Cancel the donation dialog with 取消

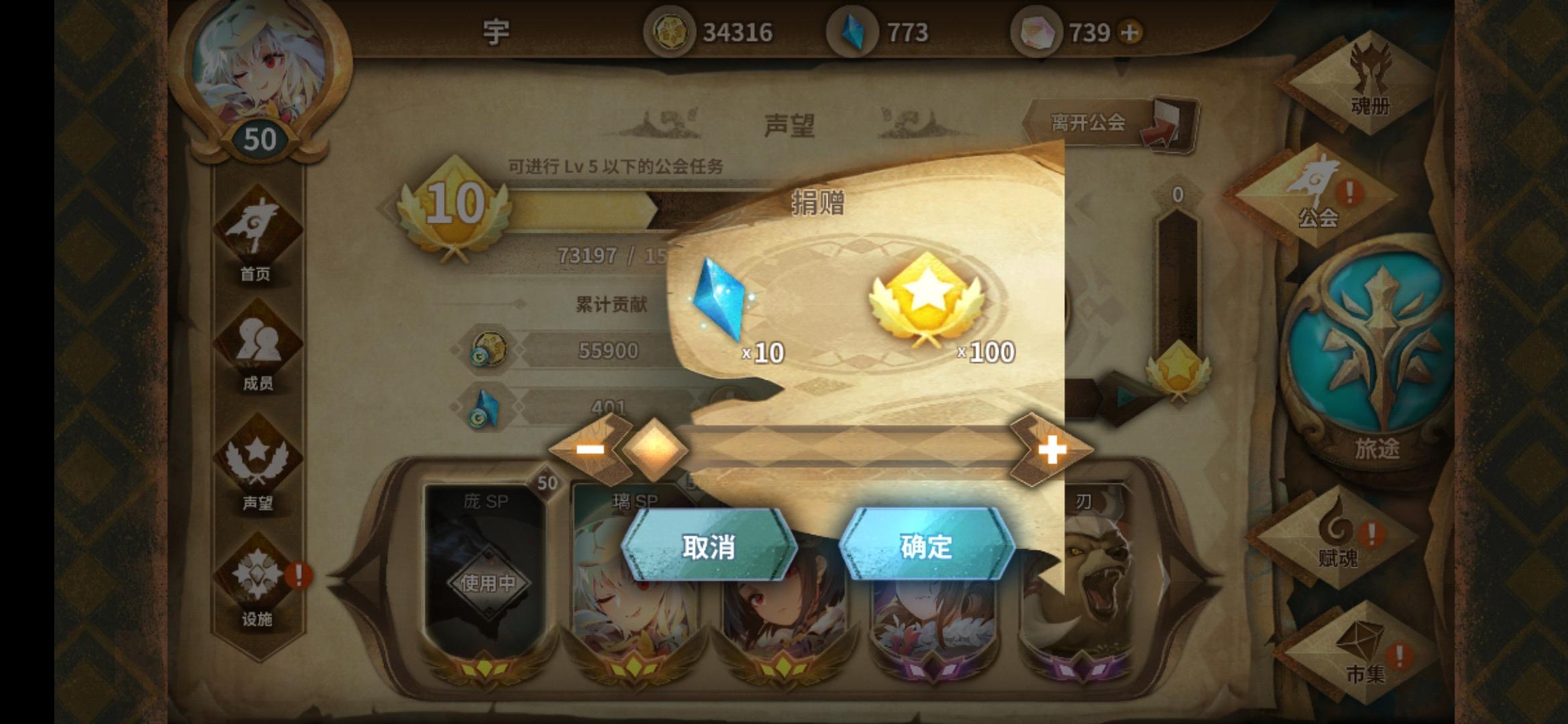708,548
